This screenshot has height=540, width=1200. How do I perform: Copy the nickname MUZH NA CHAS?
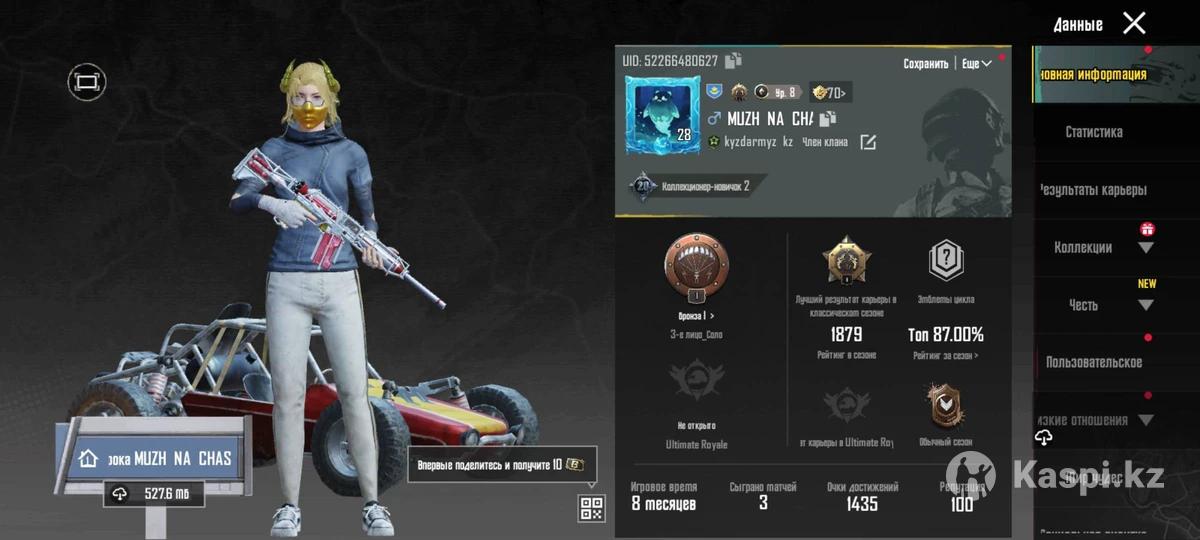[828, 119]
